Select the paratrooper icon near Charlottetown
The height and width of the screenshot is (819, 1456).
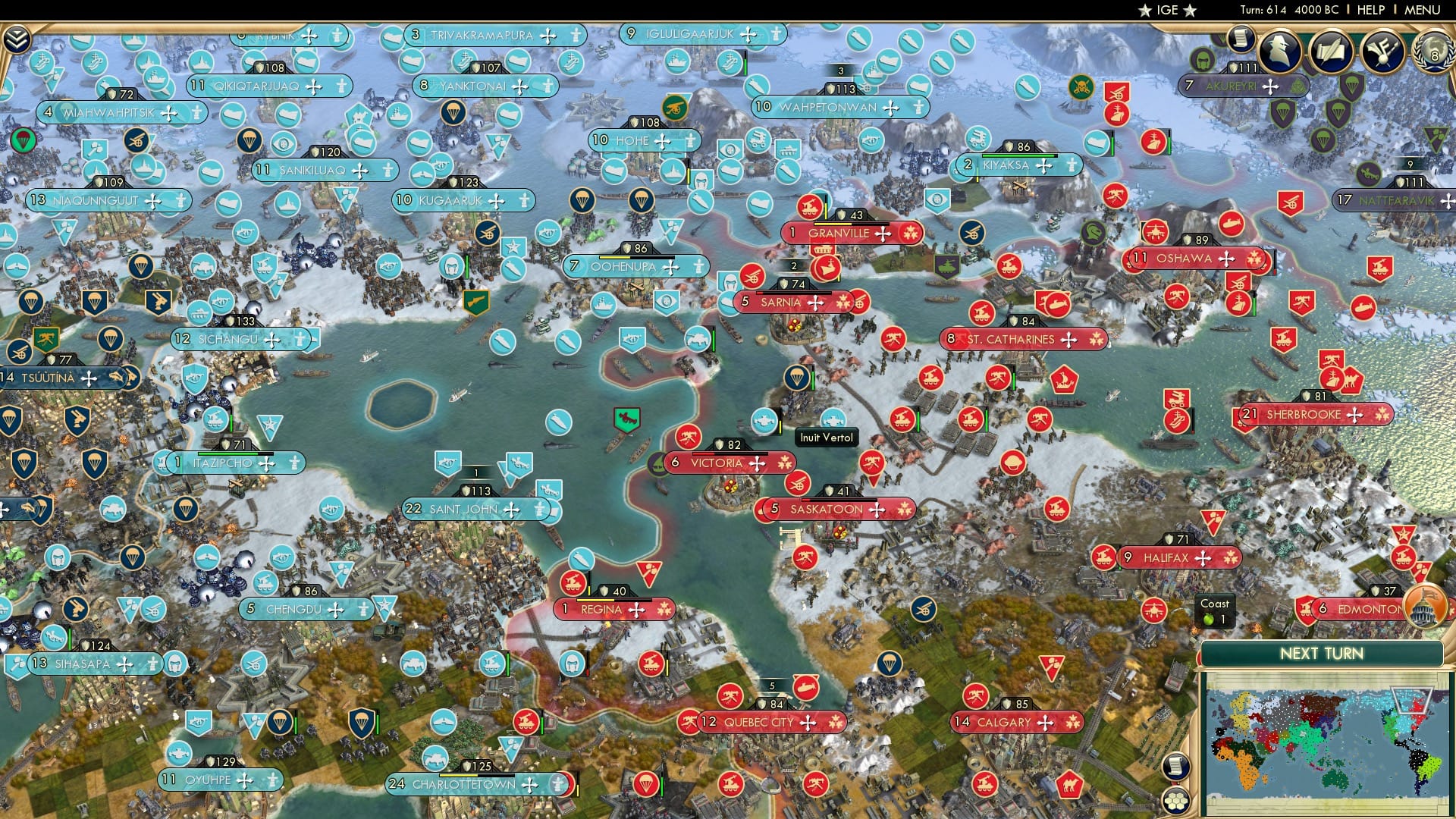coord(646,785)
